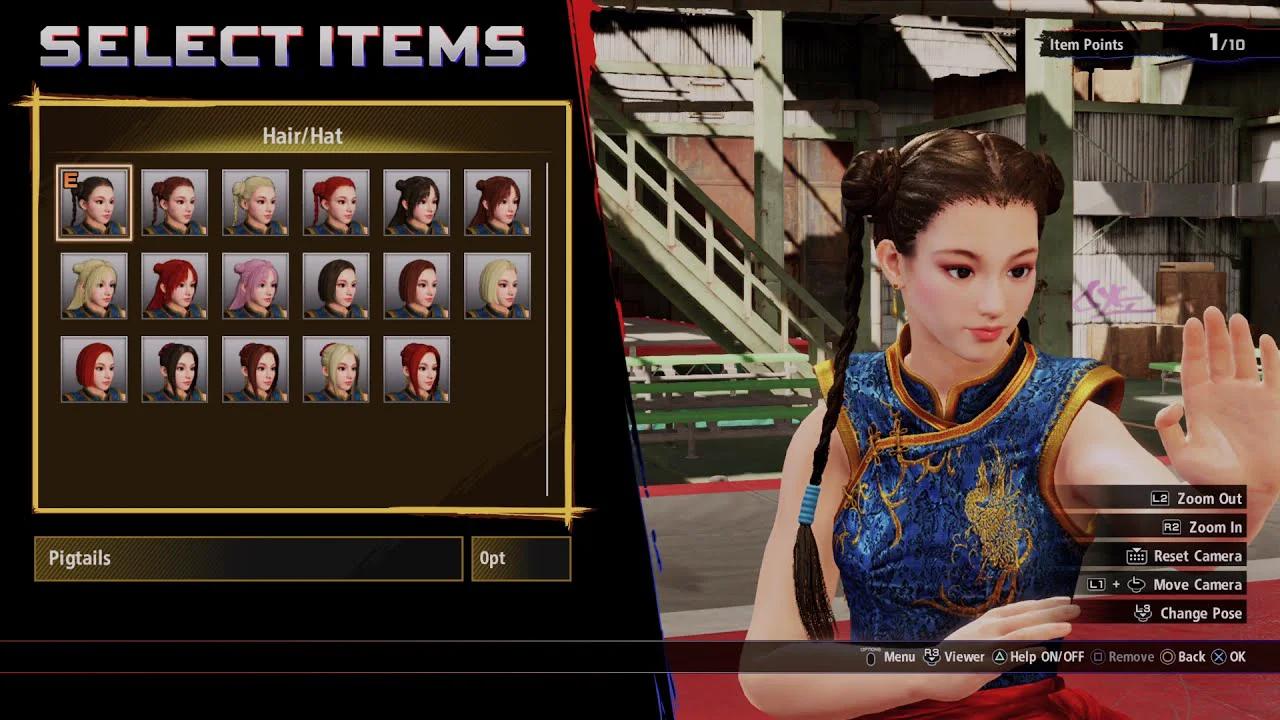Confirm with the OK cross icon
The width and height of the screenshot is (1280, 720).
[1218, 656]
